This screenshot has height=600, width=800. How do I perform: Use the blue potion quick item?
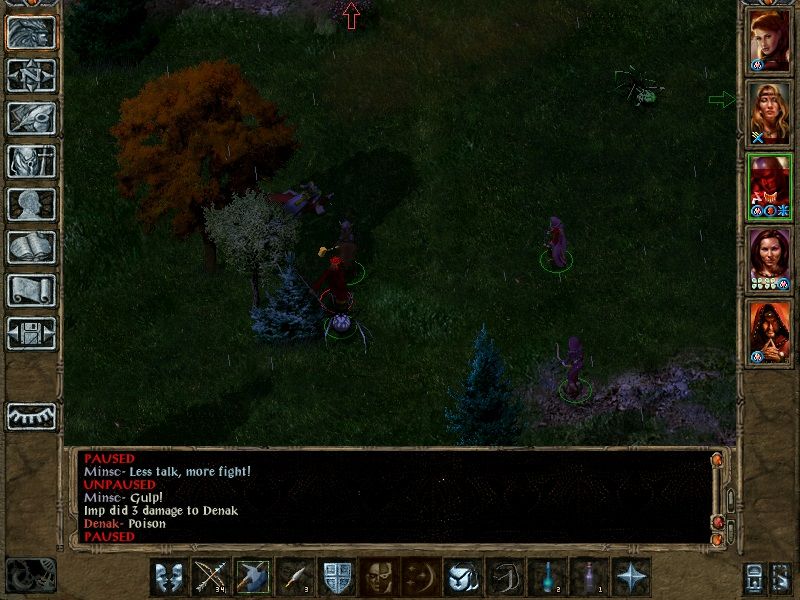coord(548,577)
